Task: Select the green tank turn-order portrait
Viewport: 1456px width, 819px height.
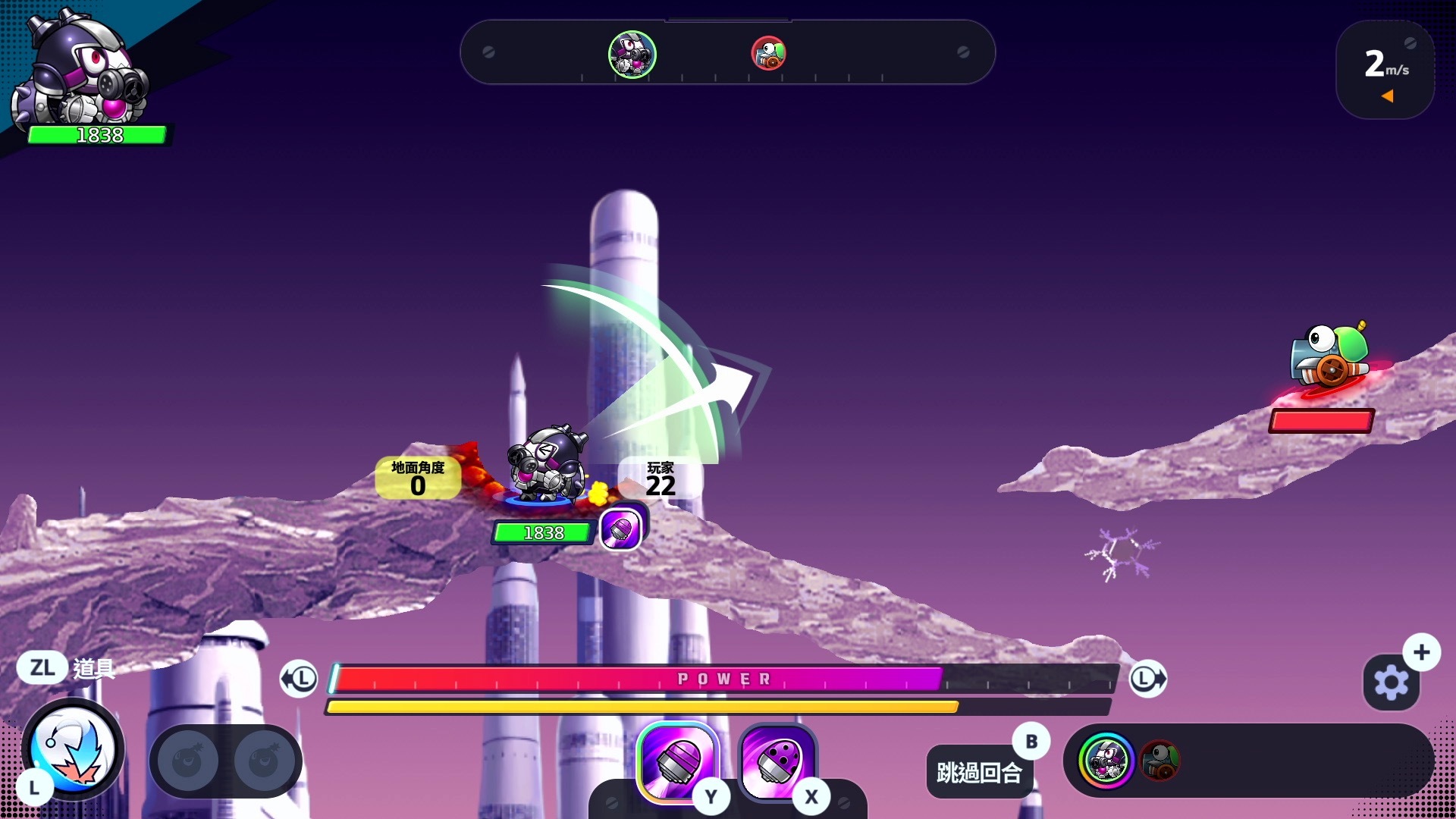Action: point(1159,760)
